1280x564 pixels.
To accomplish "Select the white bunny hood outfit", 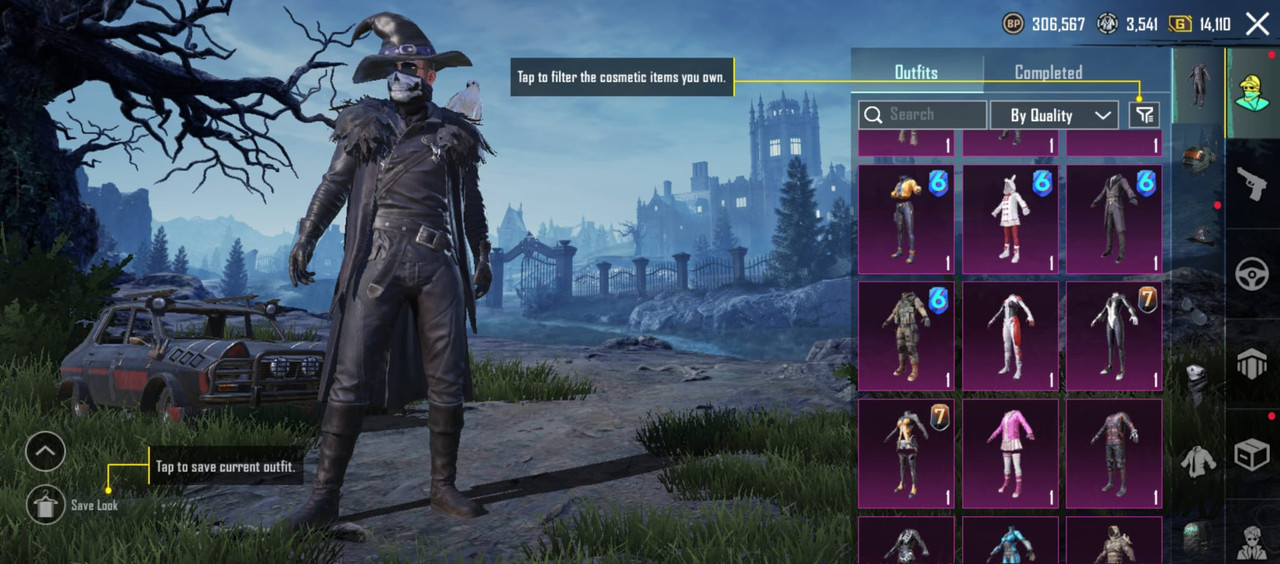I will 1010,219.
